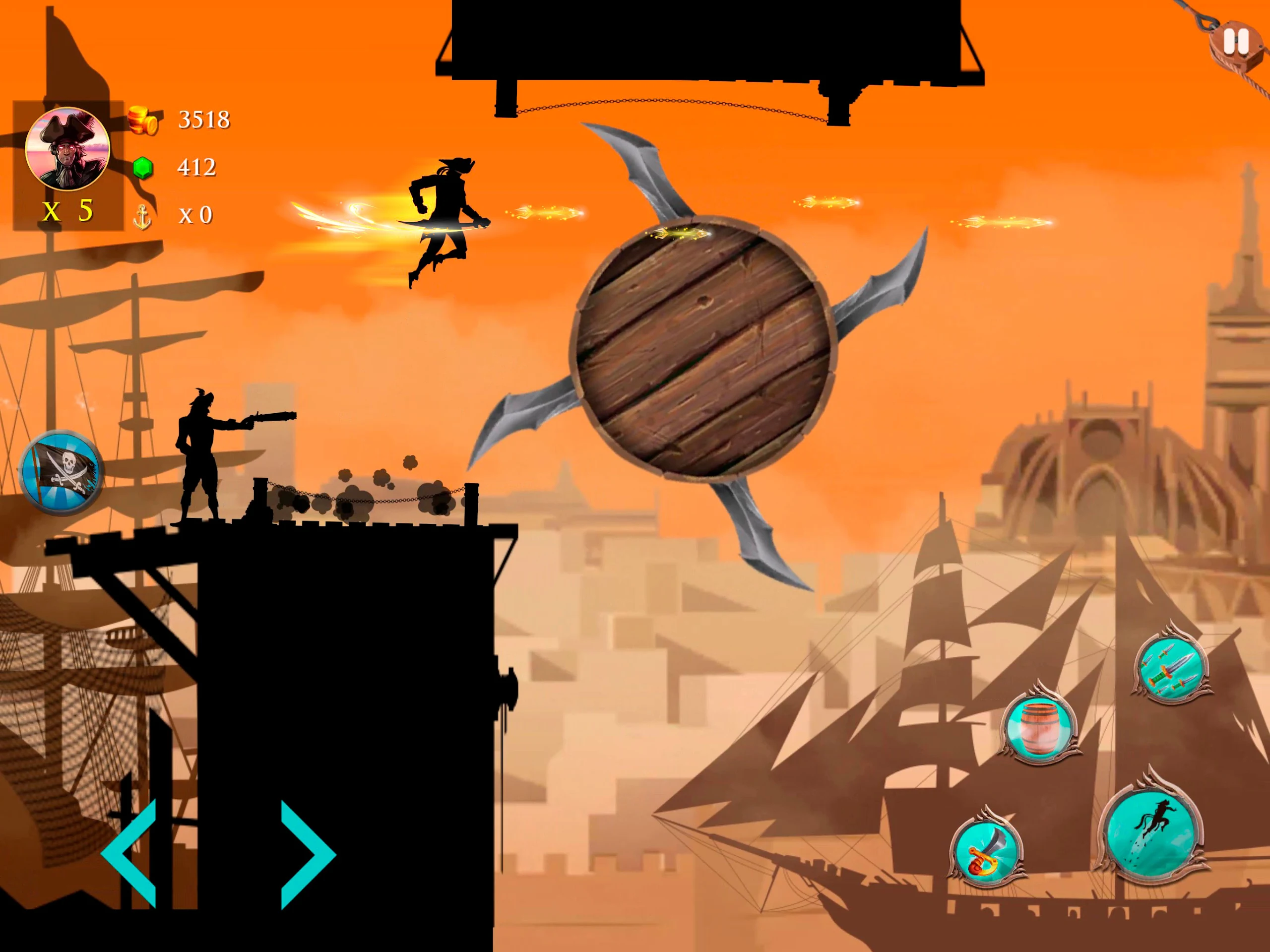Activate the barrel ability
This screenshot has width=1270, height=952.
click(1040, 726)
